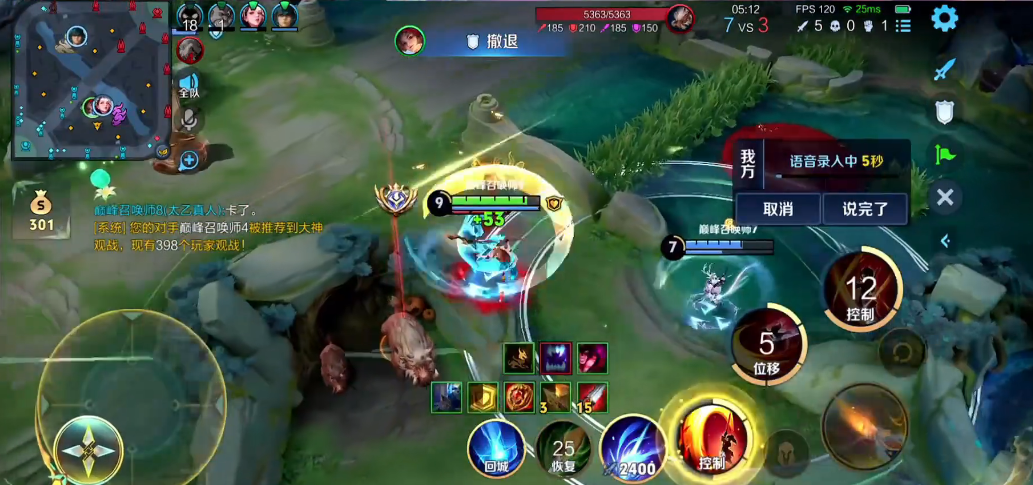Viewport: 1033px width, 485px height.
Task: Tap the 回城 recall skill
Action: pos(496,446)
